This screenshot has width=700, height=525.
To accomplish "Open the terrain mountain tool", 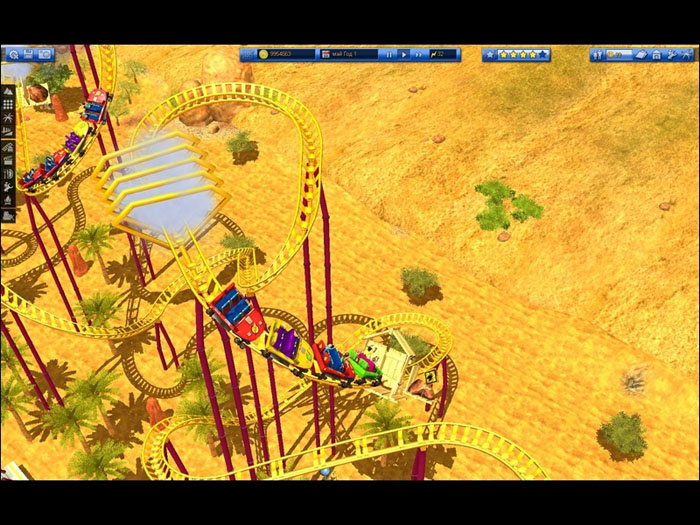I will [8, 90].
